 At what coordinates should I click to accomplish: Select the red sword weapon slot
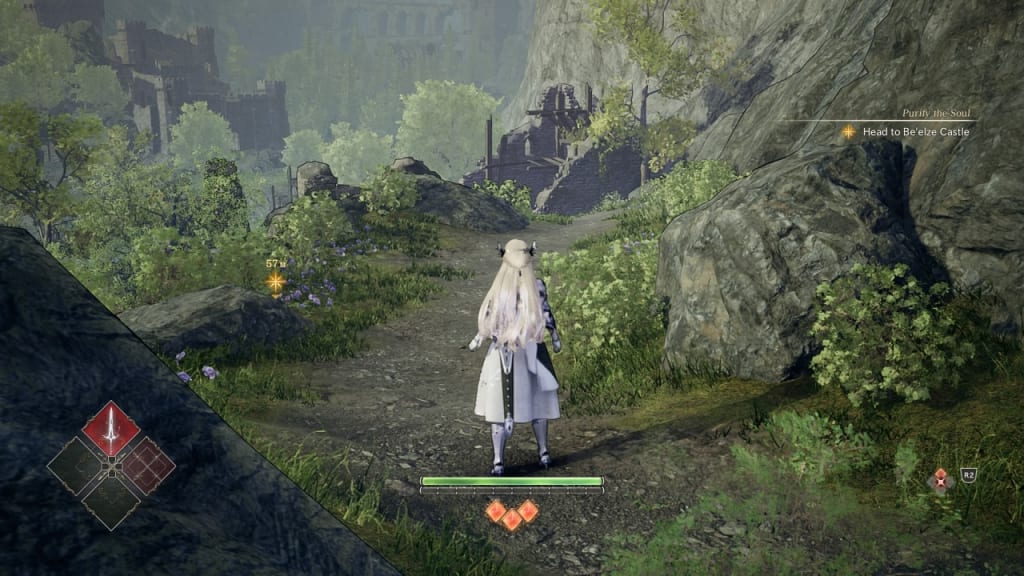(111, 429)
